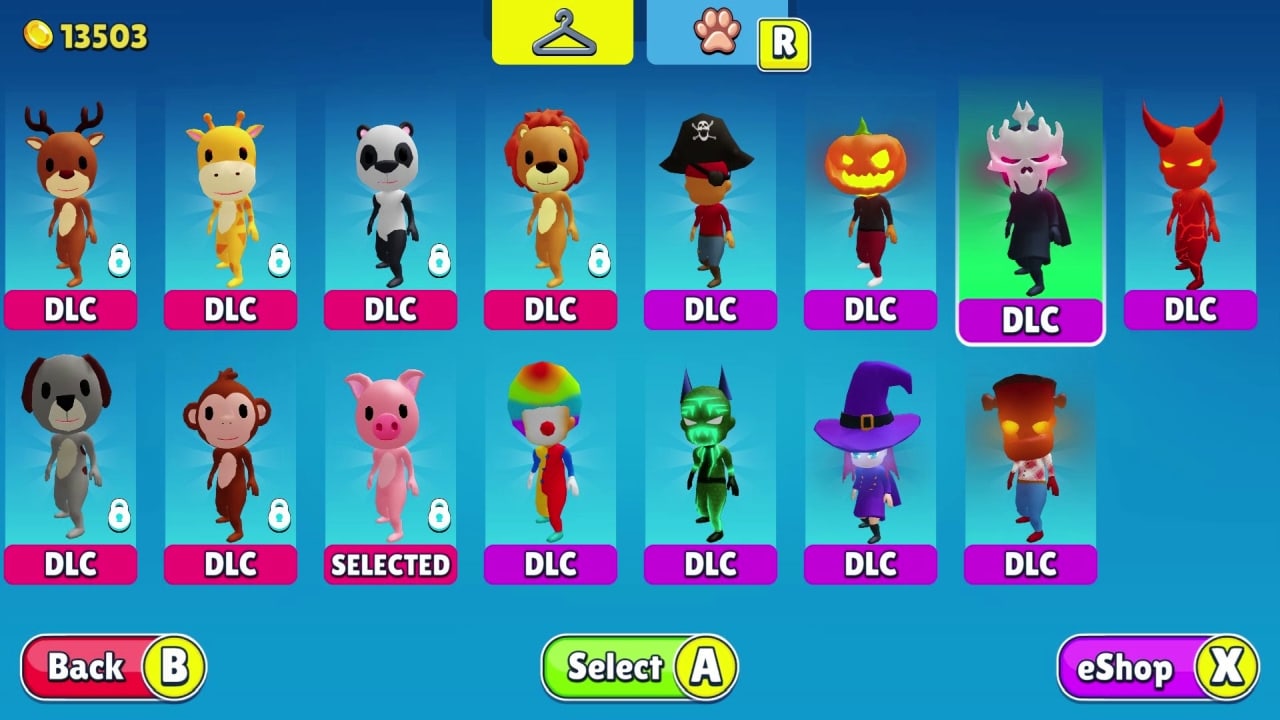Click the yellow R shoulder button icon
This screenshot has height=720, width=1280.
coord(785,42)
